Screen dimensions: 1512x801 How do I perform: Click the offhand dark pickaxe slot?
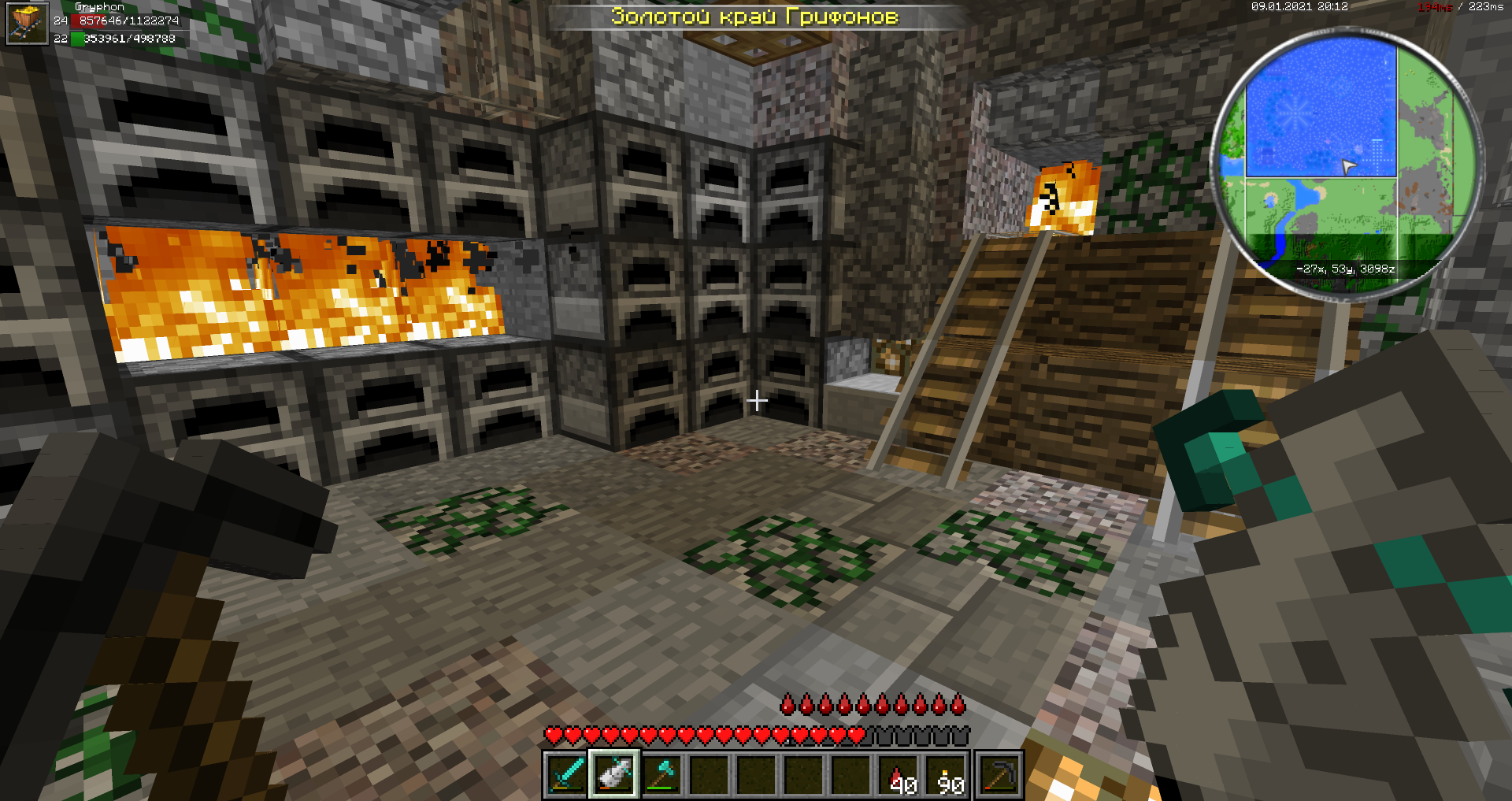coord(999,774)
